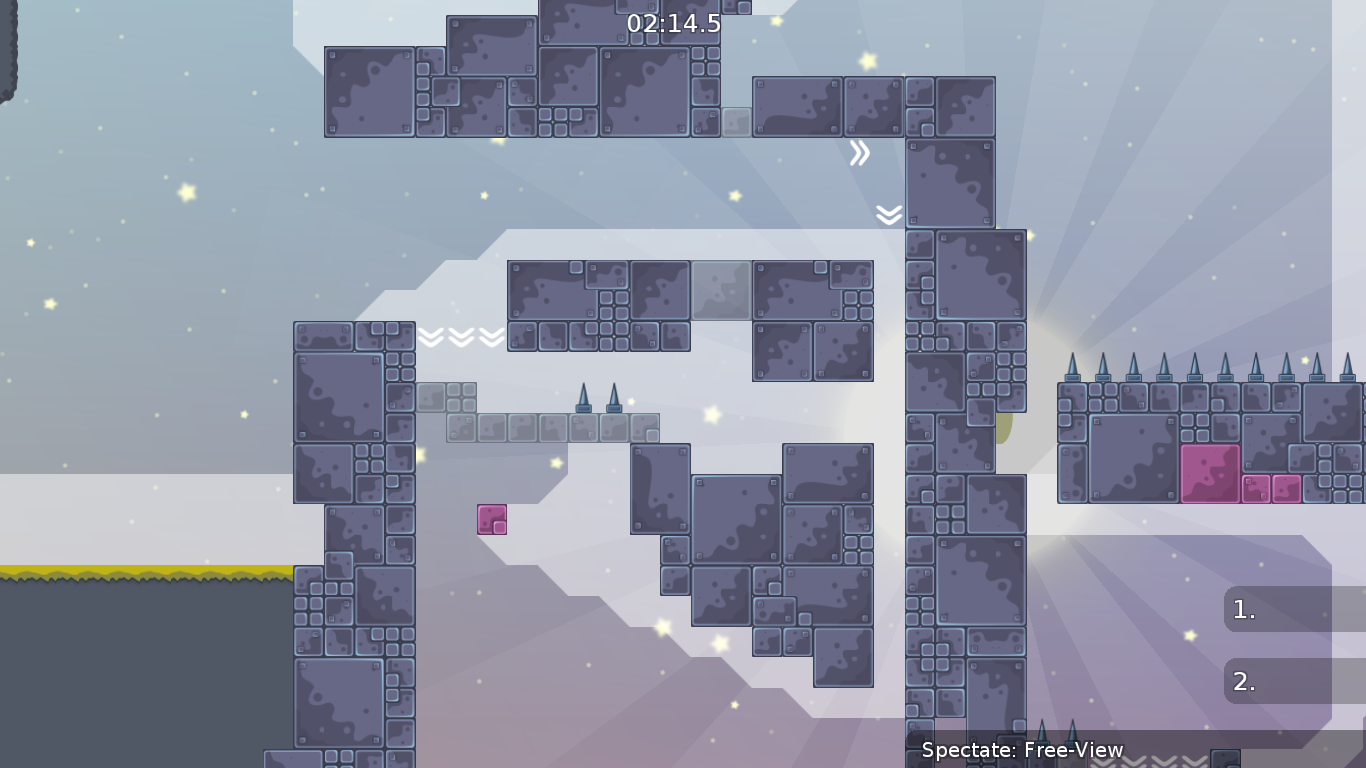The width and height of the screenshot is (1366, 768).
Task: Toggle the translucent grey block in the upper platform
Action: (x=722, y=292)
